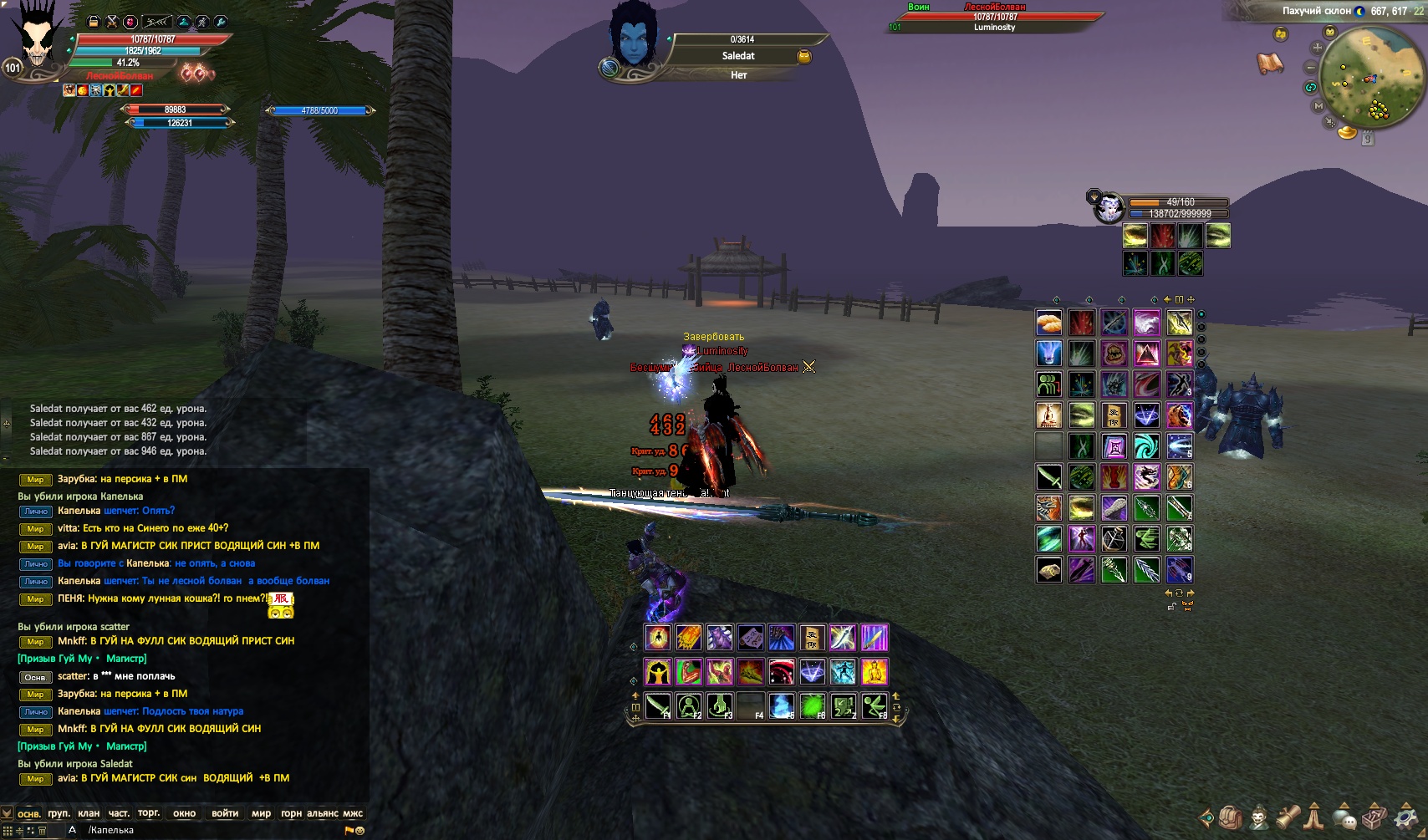Open the speech bubbles social icon
Image resolution: width=1428 pixels, height=840 pixels.
(1344, 817)
